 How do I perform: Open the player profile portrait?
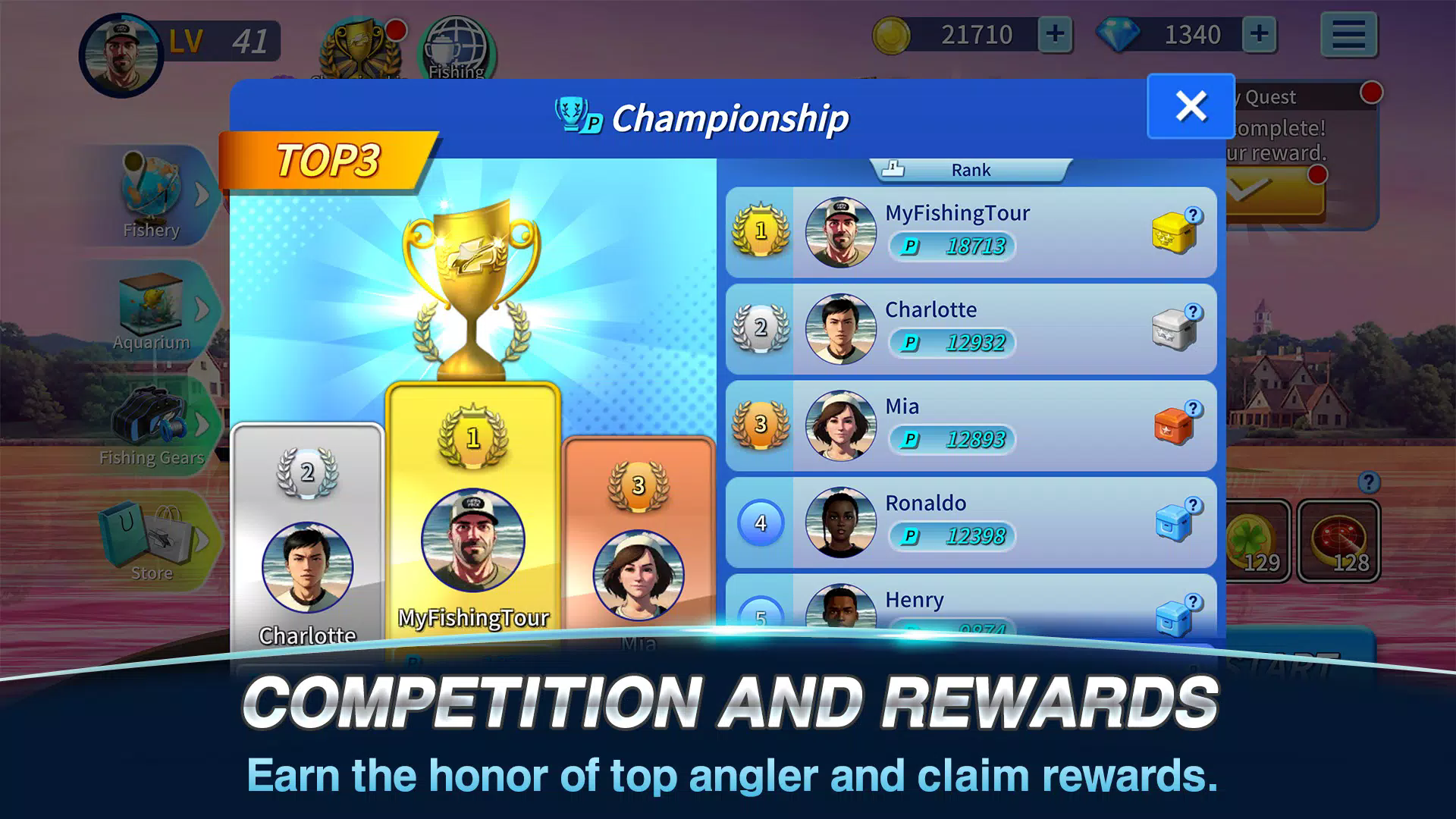[121, 55]
